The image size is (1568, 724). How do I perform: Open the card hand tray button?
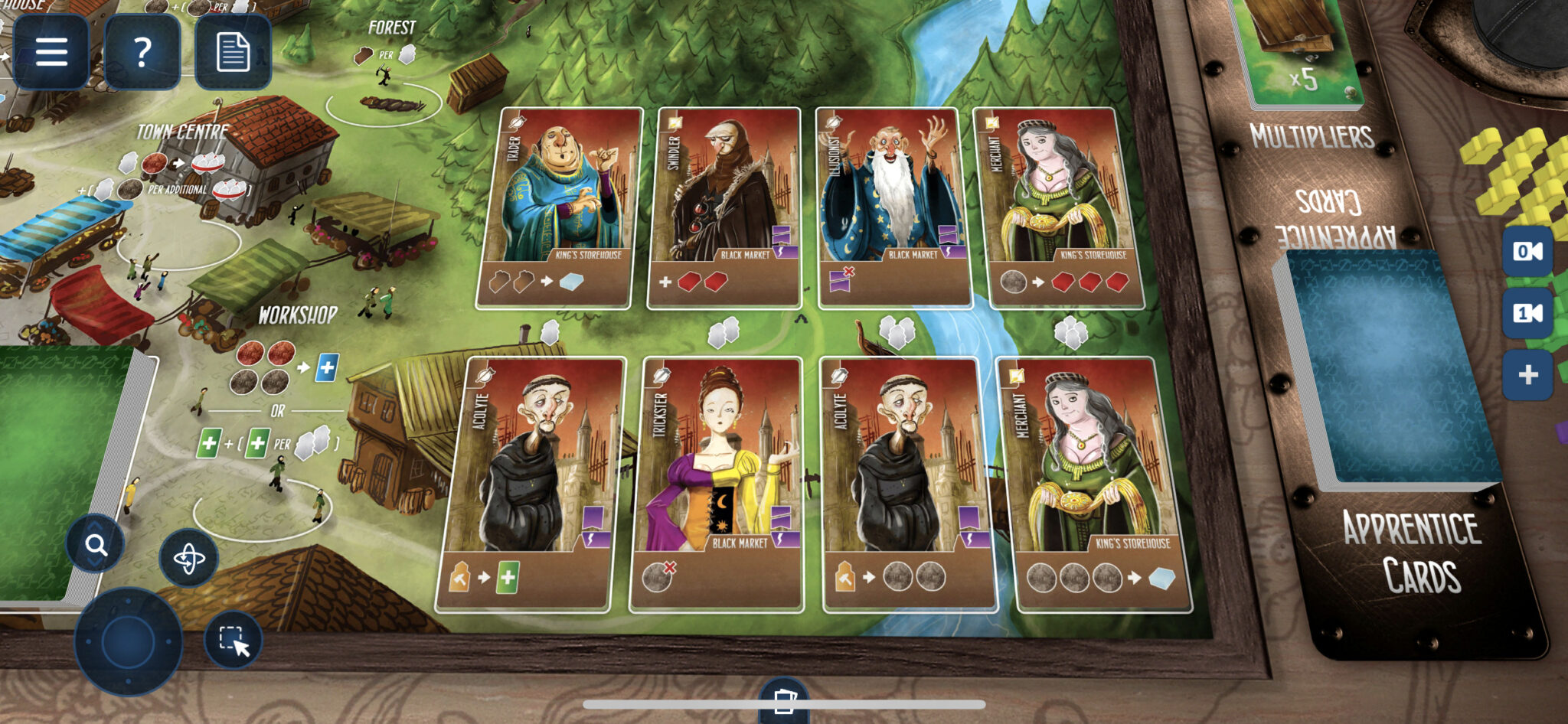pos(784,701)
